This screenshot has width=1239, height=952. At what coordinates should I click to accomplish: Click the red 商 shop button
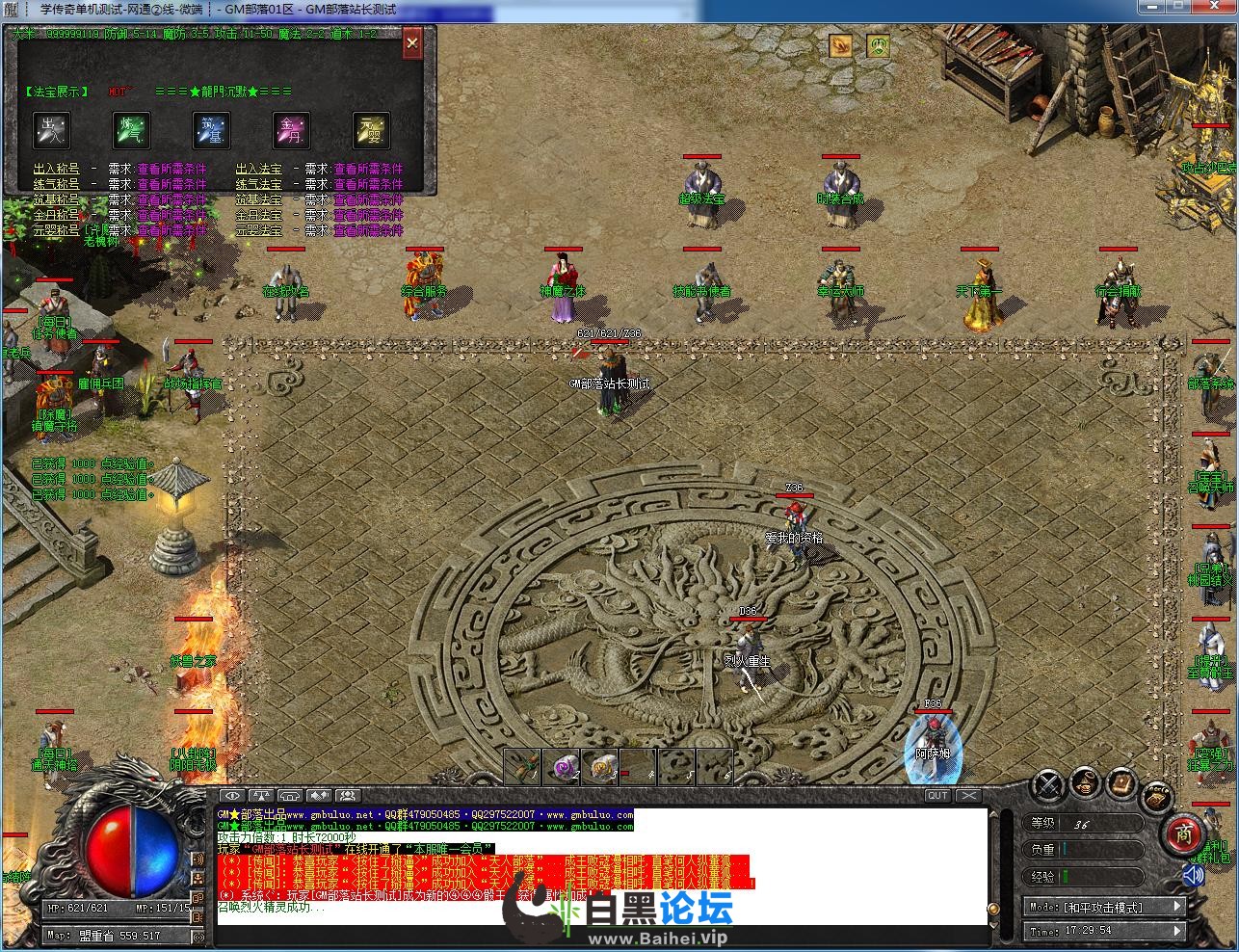coord(1182,834)
